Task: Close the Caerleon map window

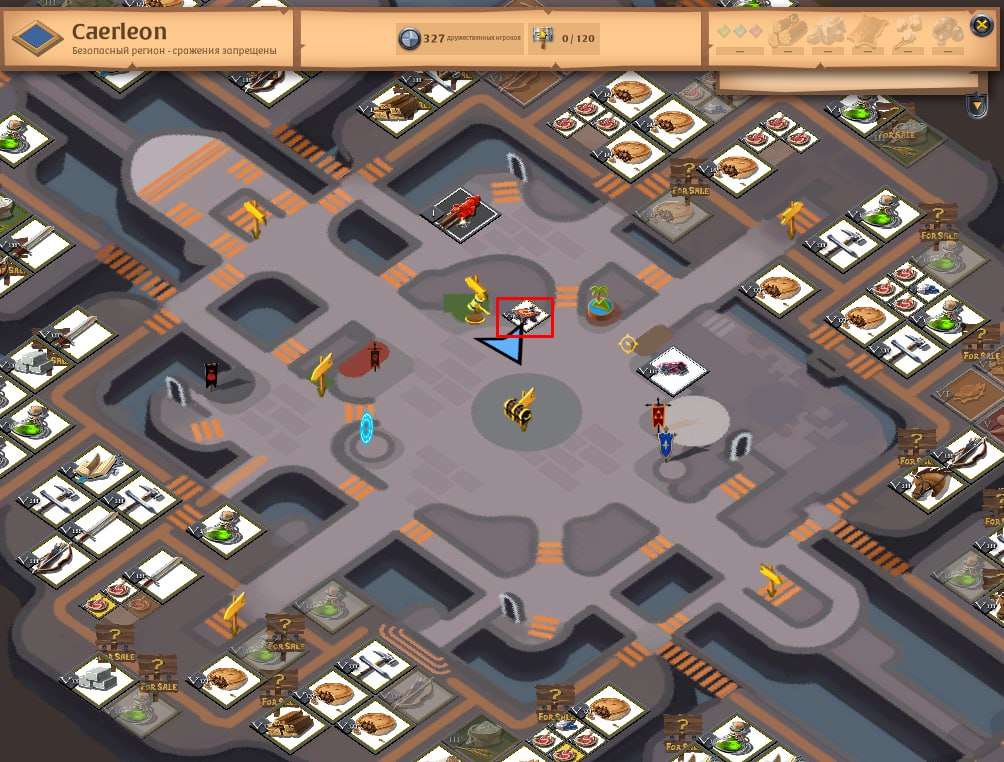Action: point(981,26)
